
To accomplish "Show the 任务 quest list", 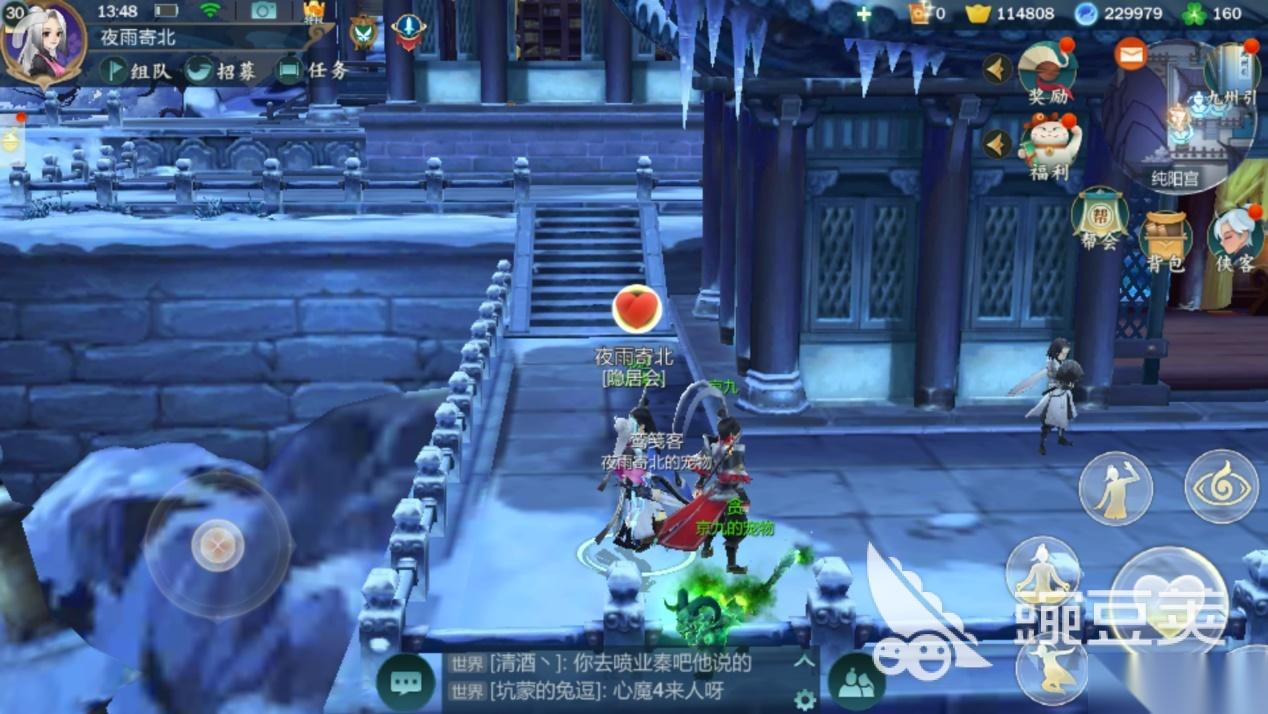I will tap(313, 70).
